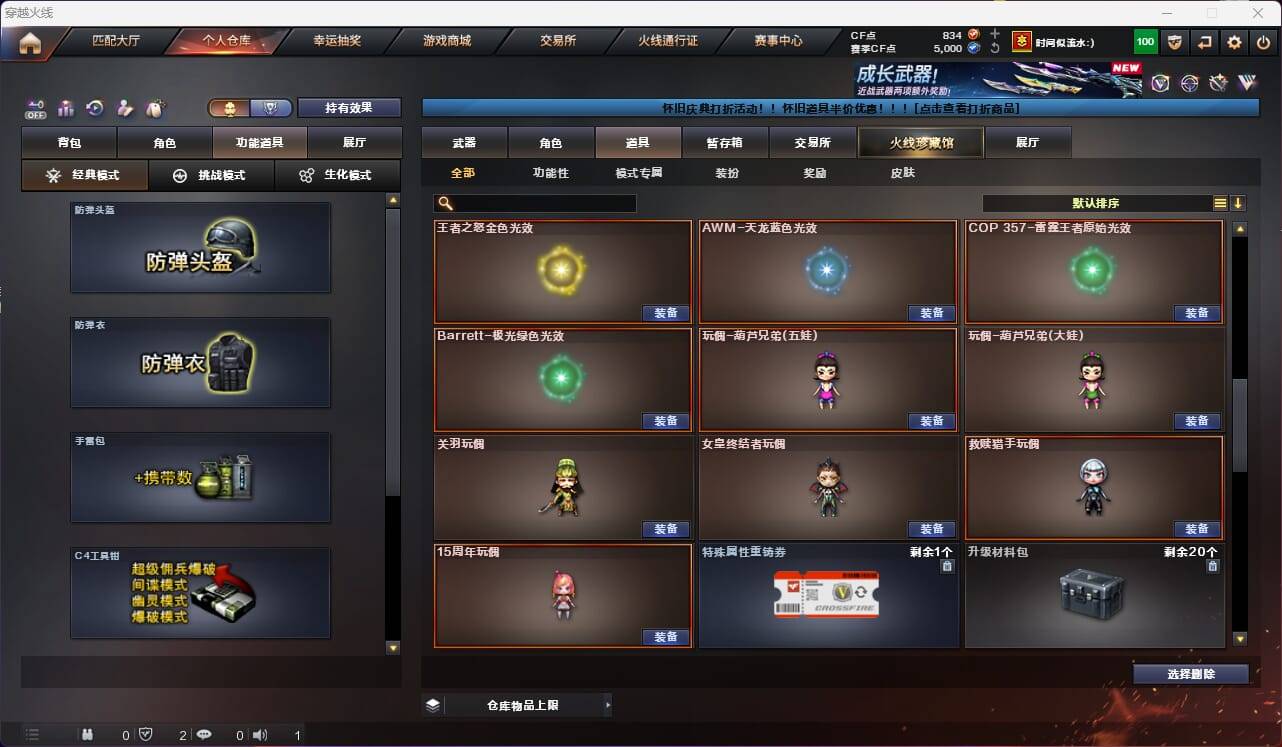Click the 装备 button on 关羽玩偶
This screenshot has height=747, width=1282.
665,528
